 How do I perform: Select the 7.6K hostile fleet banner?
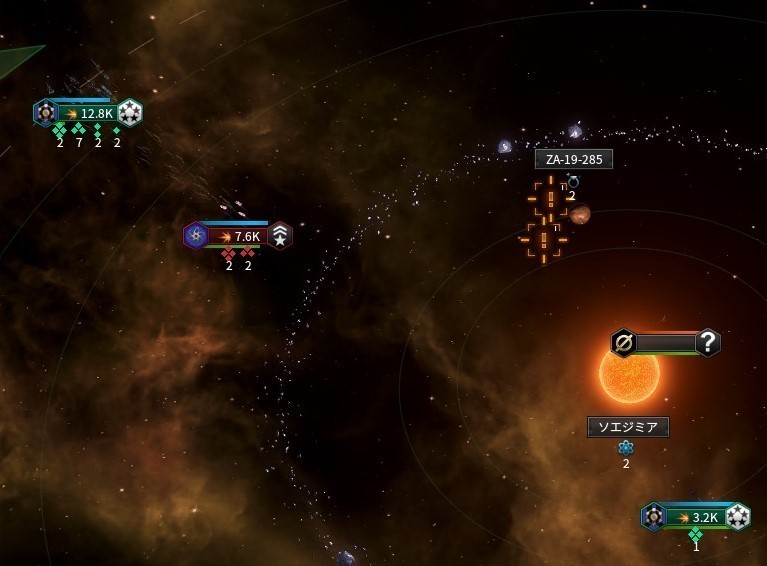(238, 236)
